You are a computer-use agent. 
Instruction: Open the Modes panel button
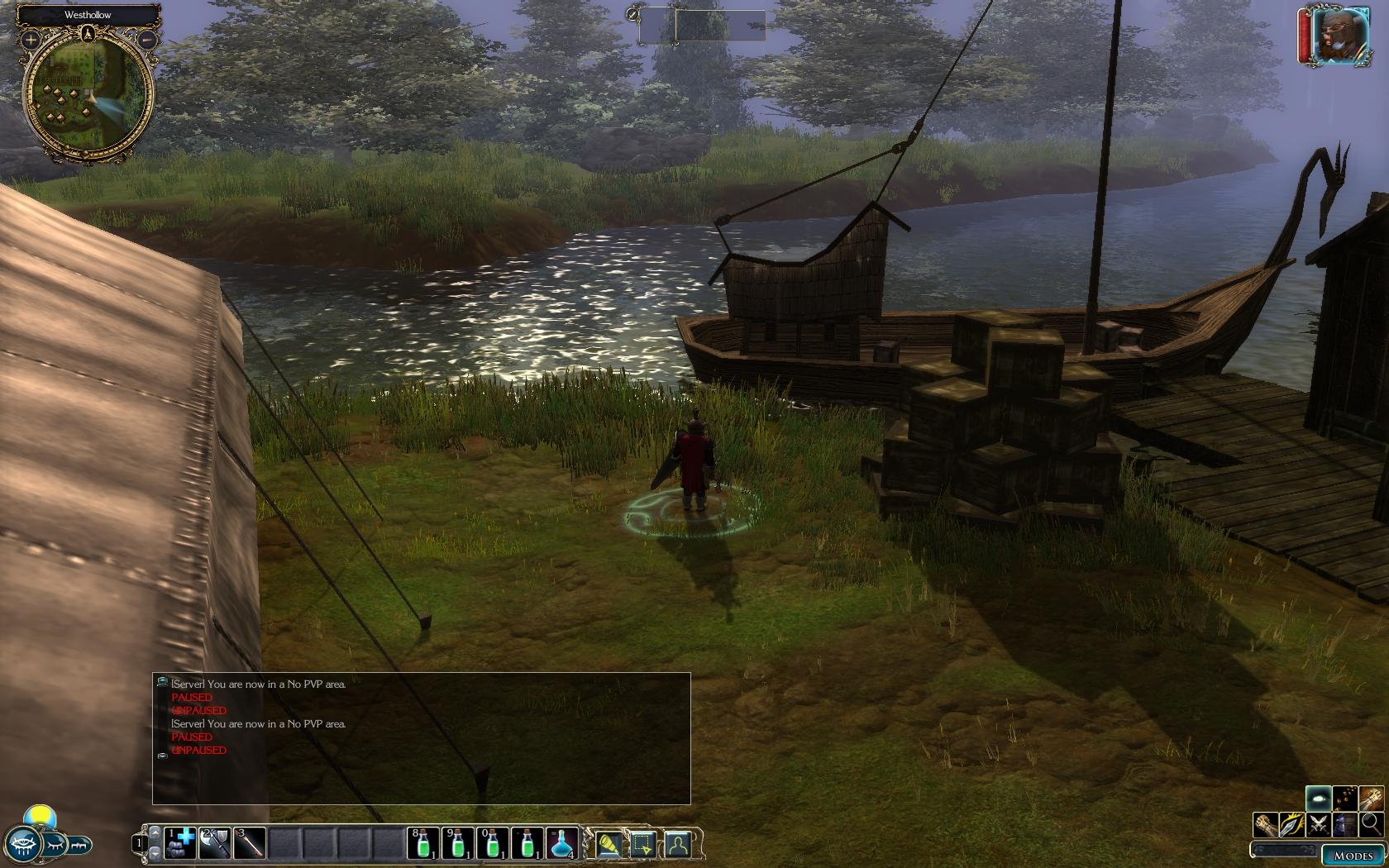point(1353,856)
